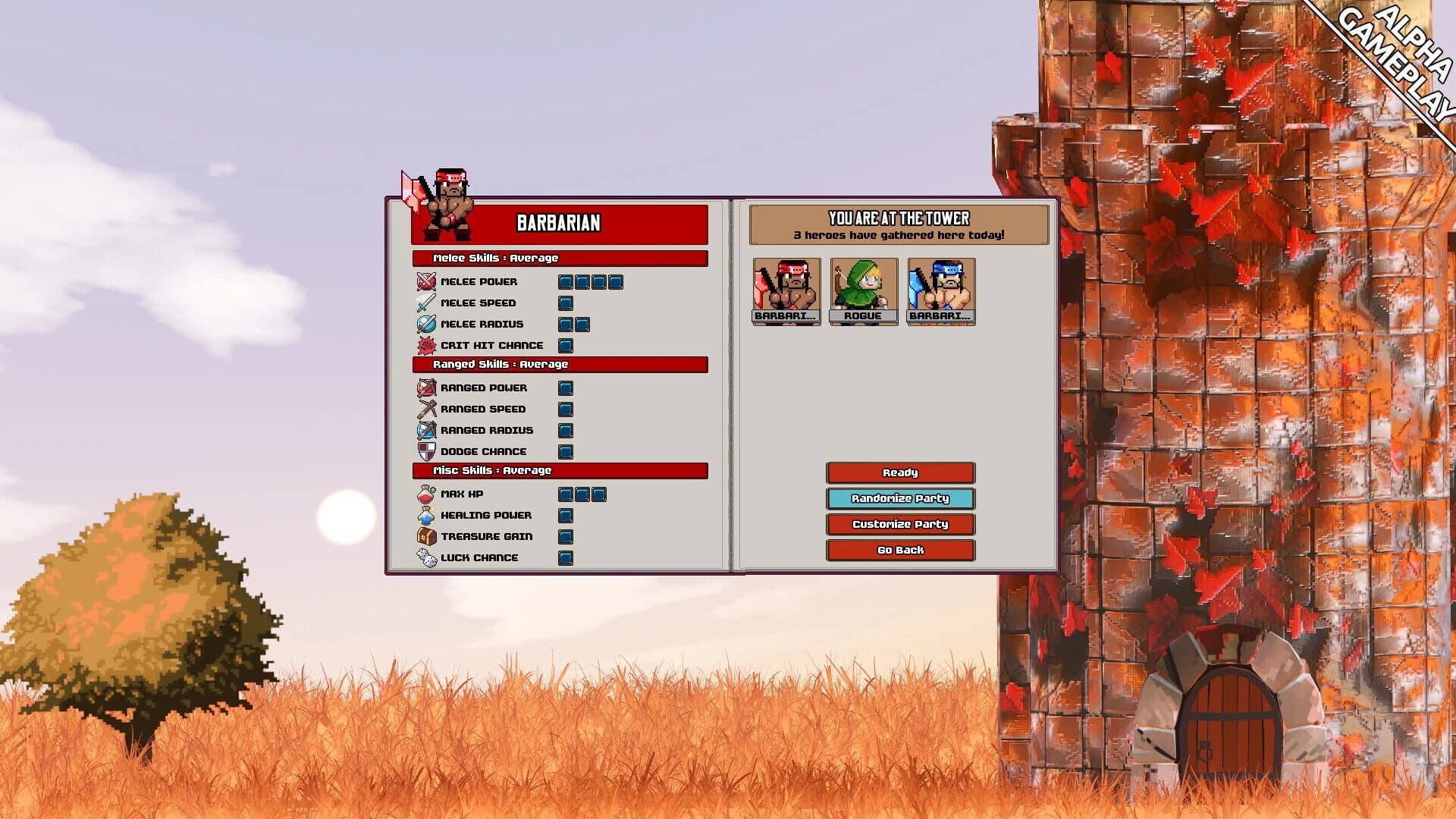
Task: Click the shield Dodge Chance icon
Action: [x=428, y=451]
